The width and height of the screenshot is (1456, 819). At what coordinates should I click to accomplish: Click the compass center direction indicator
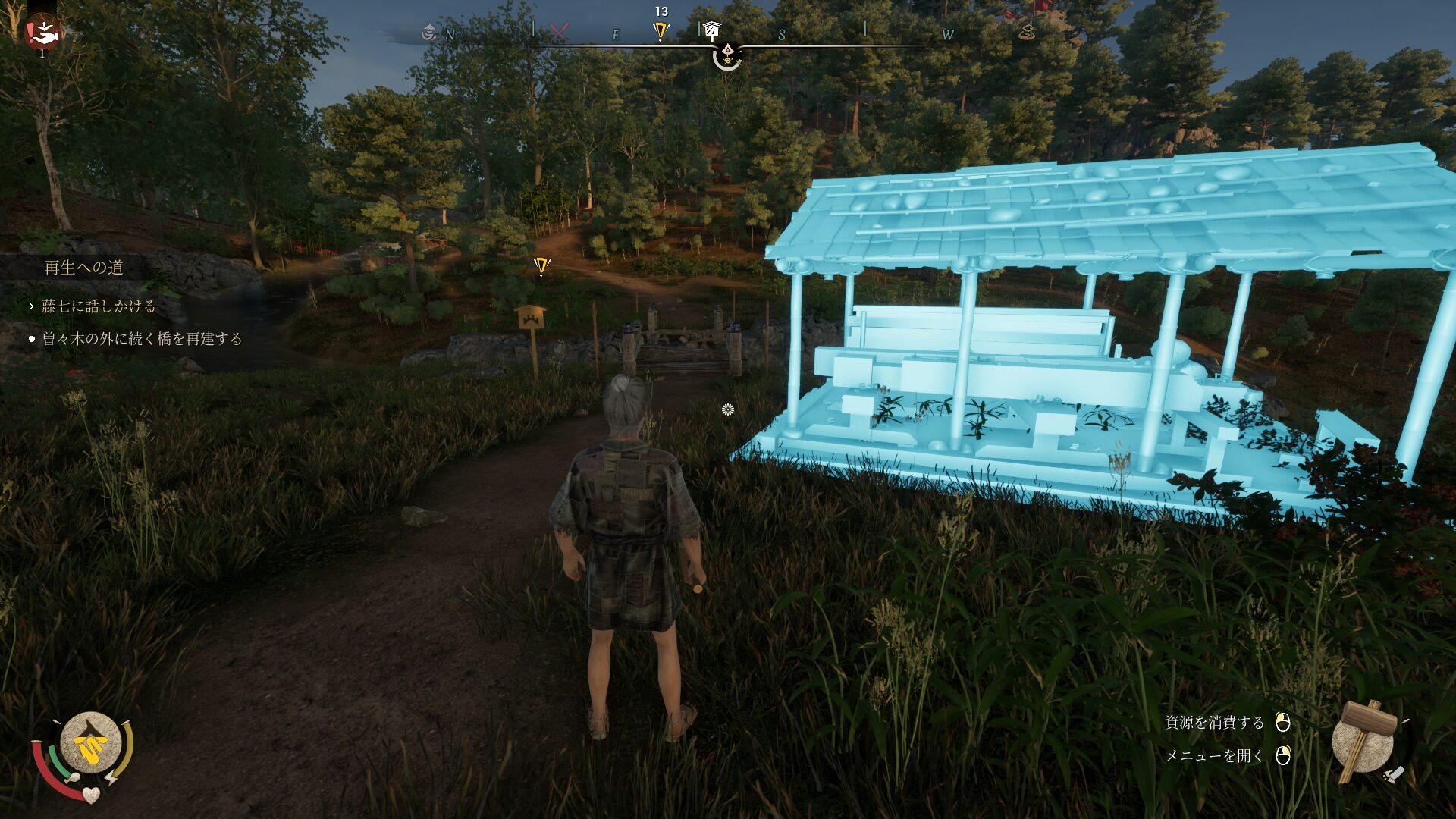click(727, 55)
